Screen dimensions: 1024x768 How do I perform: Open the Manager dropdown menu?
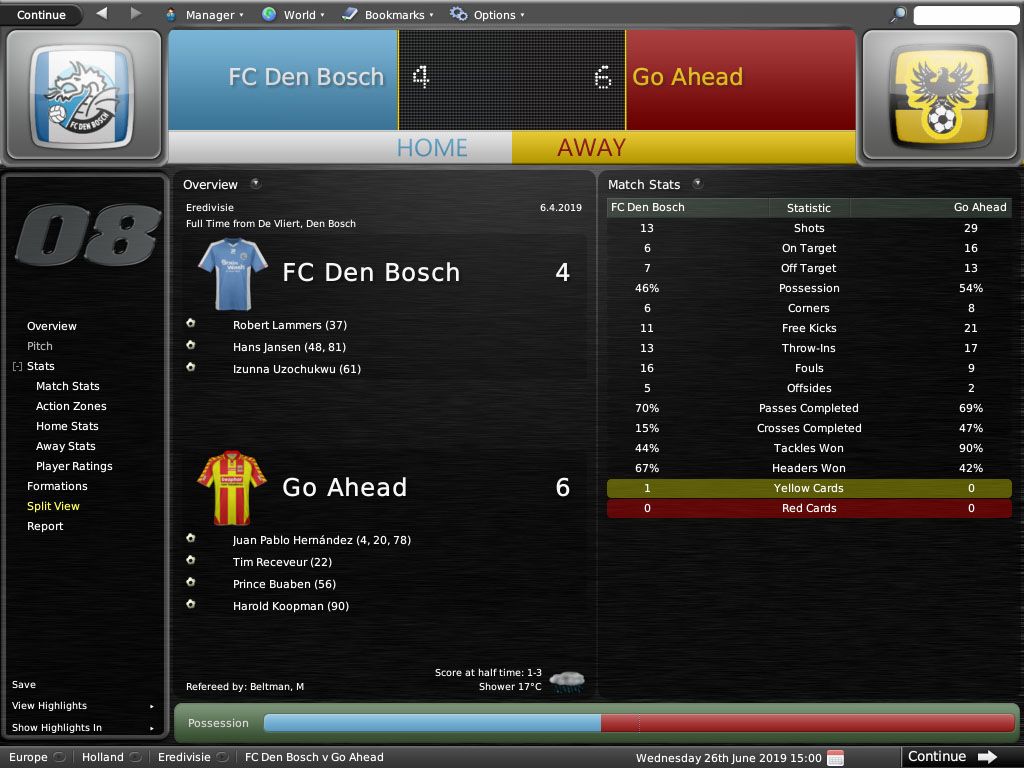point(204,15)
